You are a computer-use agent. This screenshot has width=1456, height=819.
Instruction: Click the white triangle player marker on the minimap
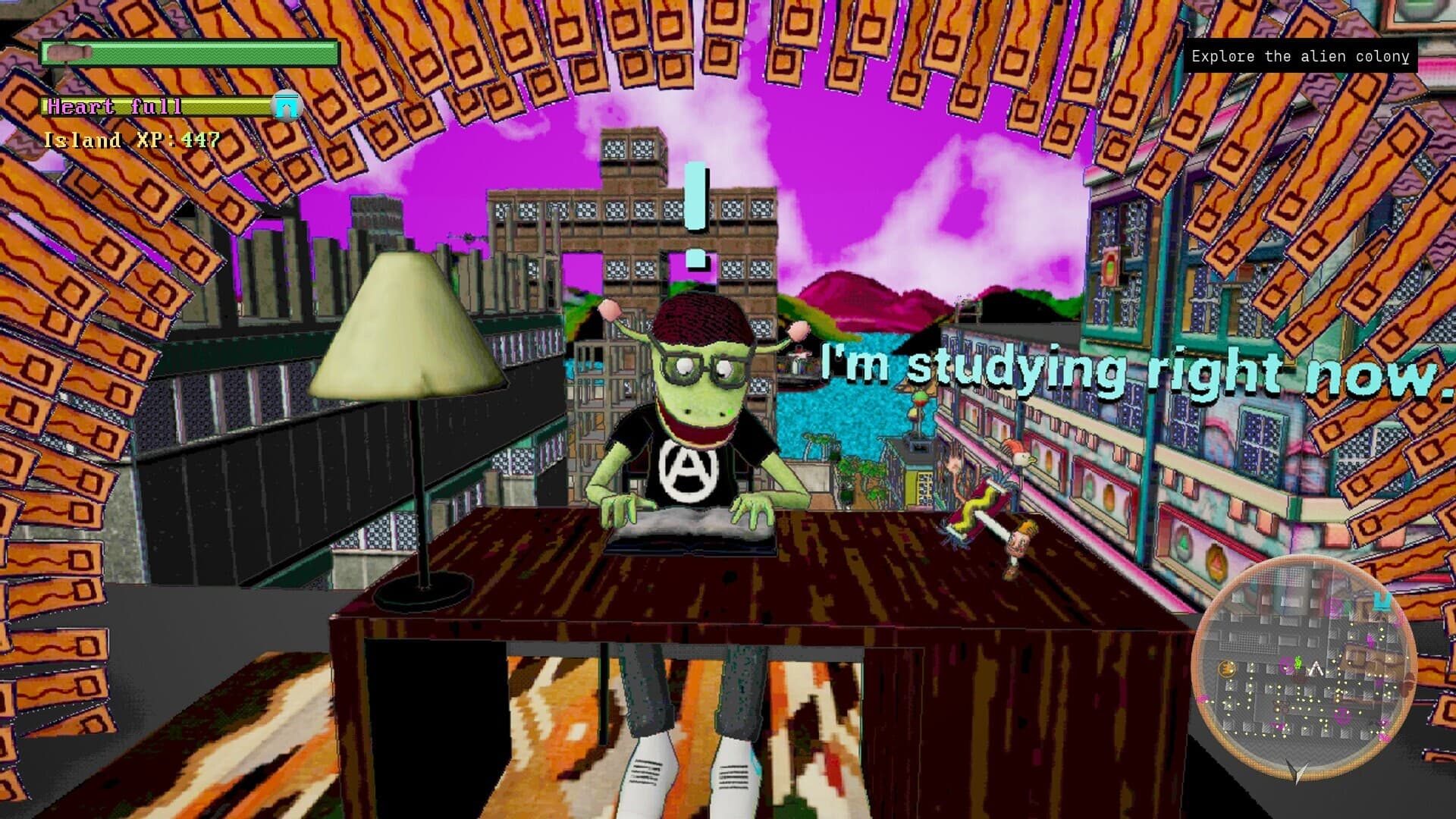click(x=1316, y=667)
